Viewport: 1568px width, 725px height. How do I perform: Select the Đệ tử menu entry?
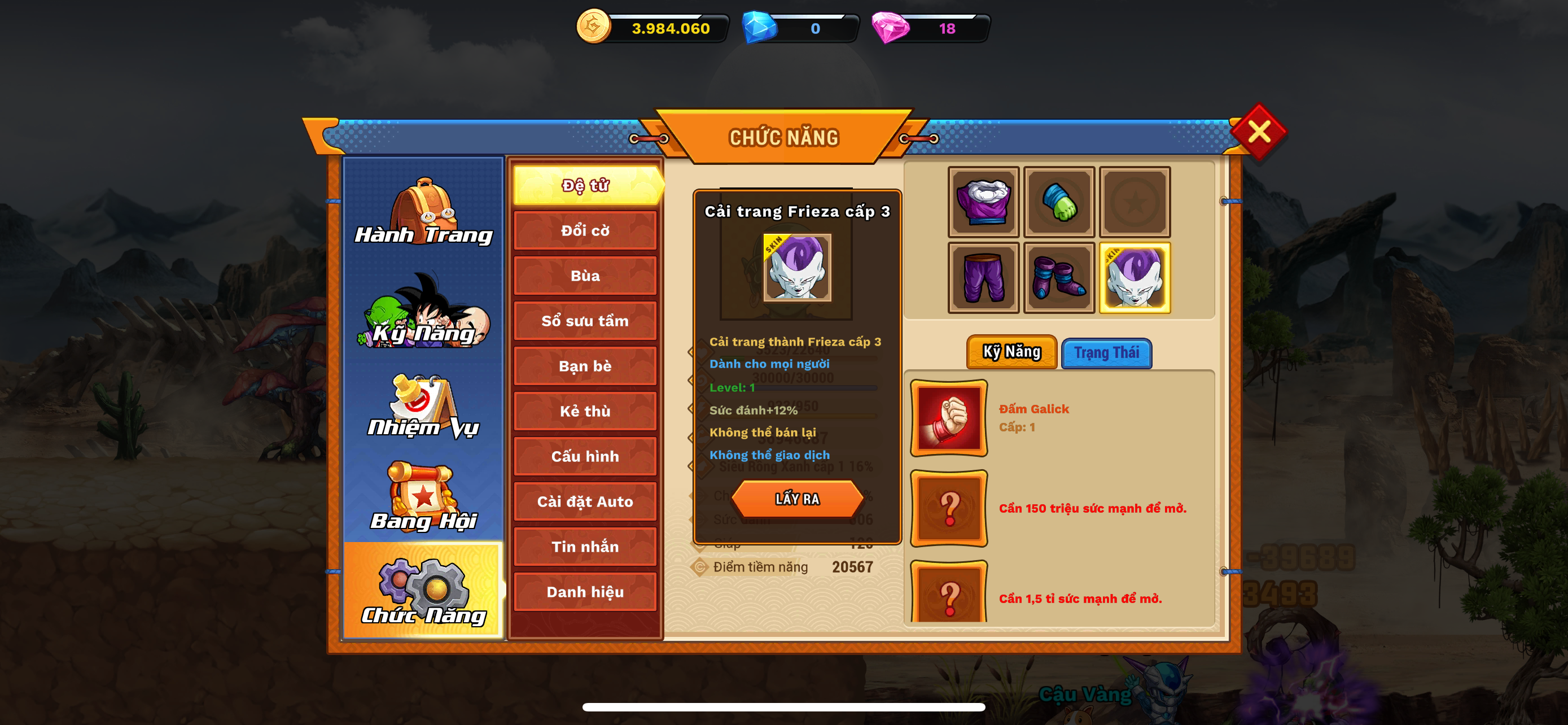pyautogui.click(x=585, y=185)
